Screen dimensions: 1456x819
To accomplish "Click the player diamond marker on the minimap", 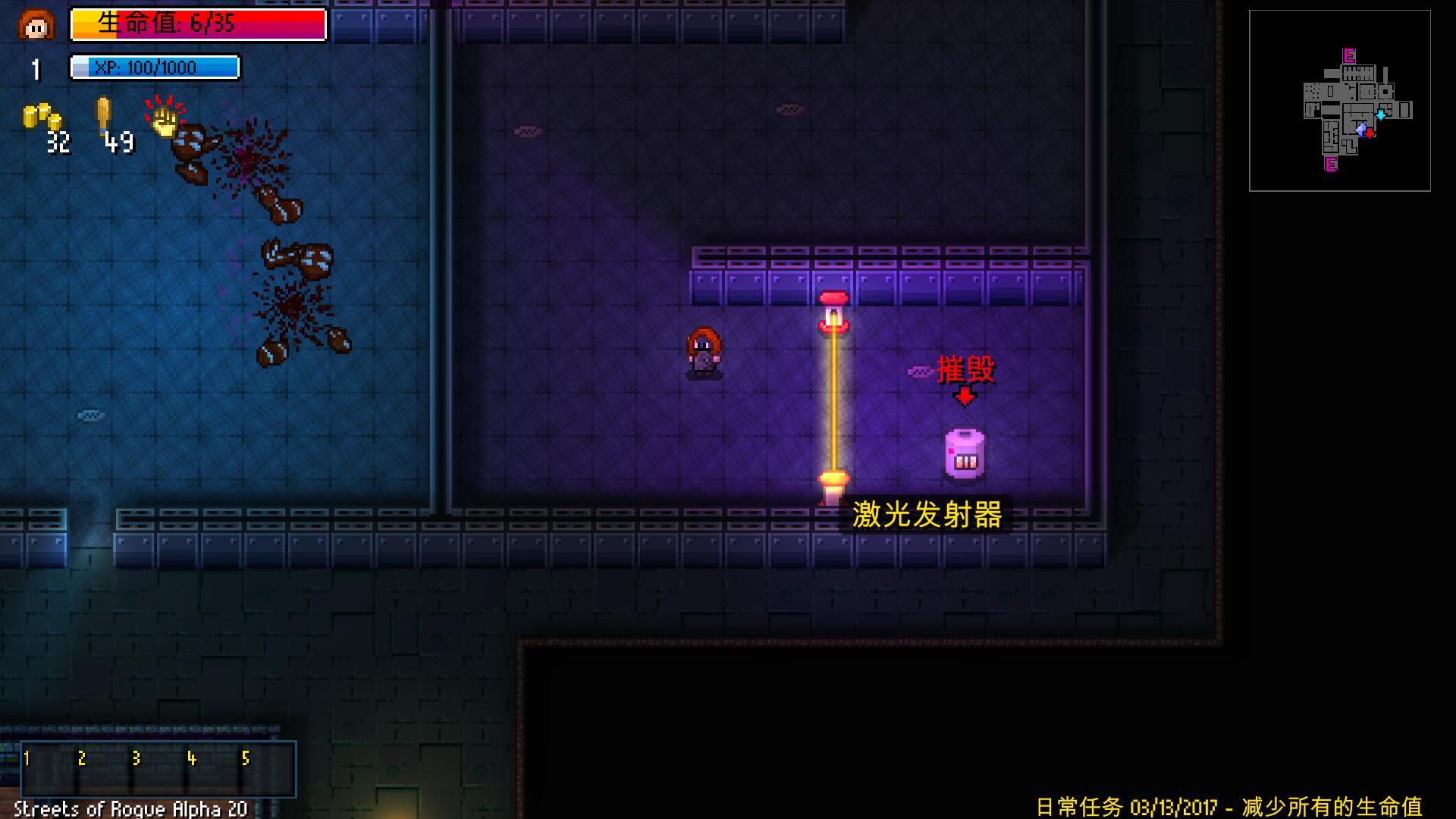I will pos(1362,130).
